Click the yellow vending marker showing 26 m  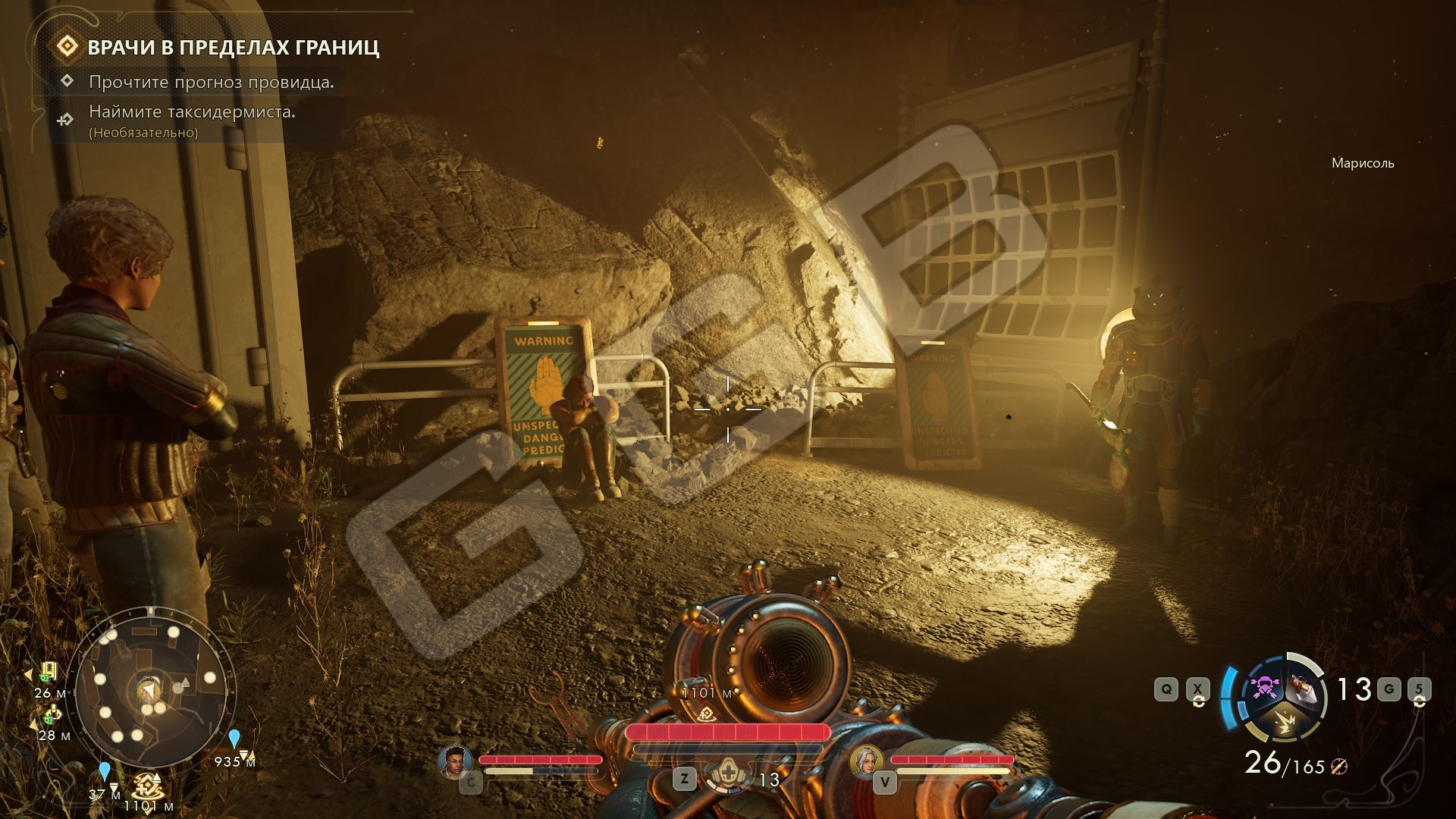[x=49, y=671]
